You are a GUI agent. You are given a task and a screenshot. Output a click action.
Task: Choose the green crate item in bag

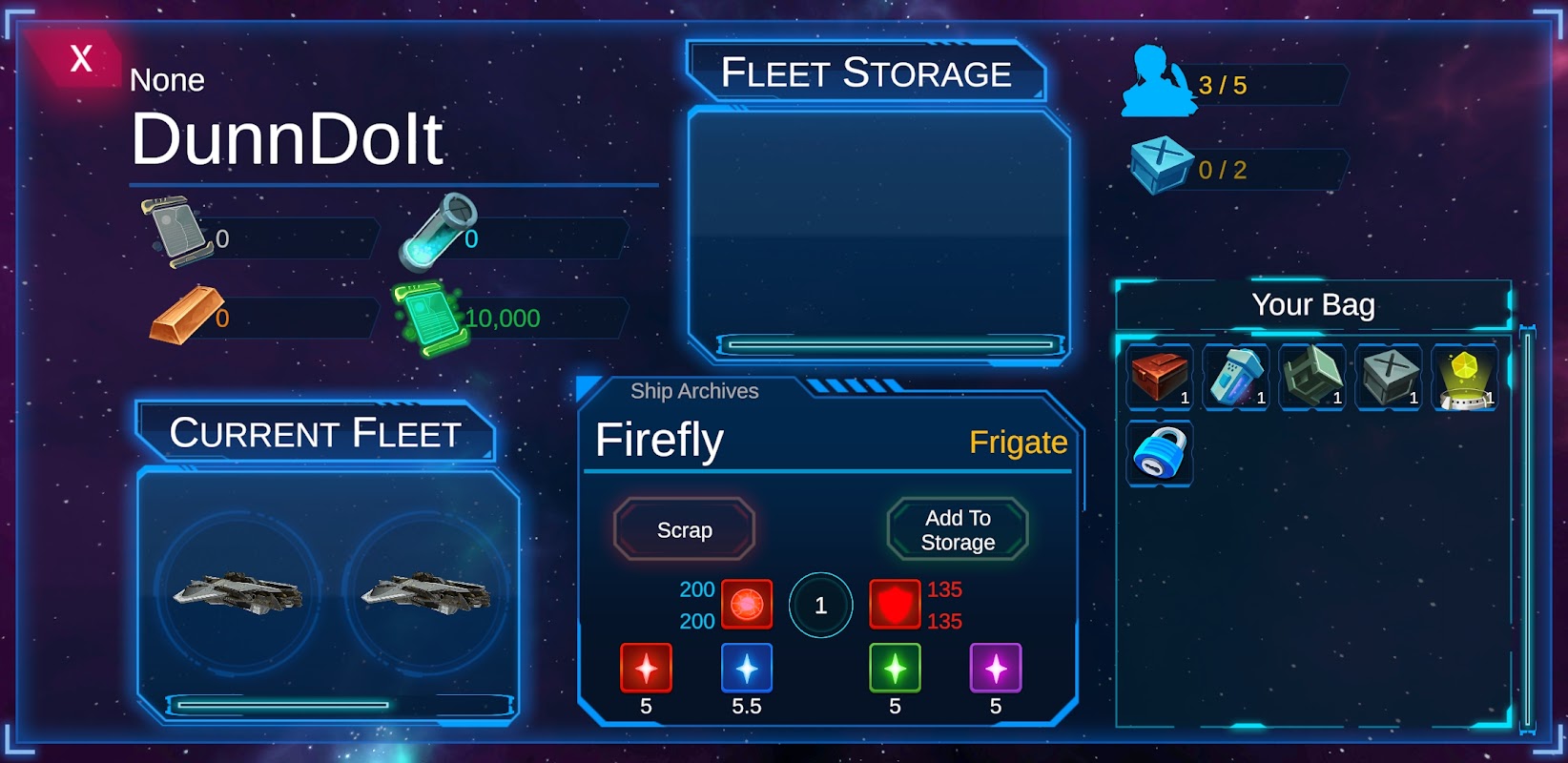(1311, 377)
